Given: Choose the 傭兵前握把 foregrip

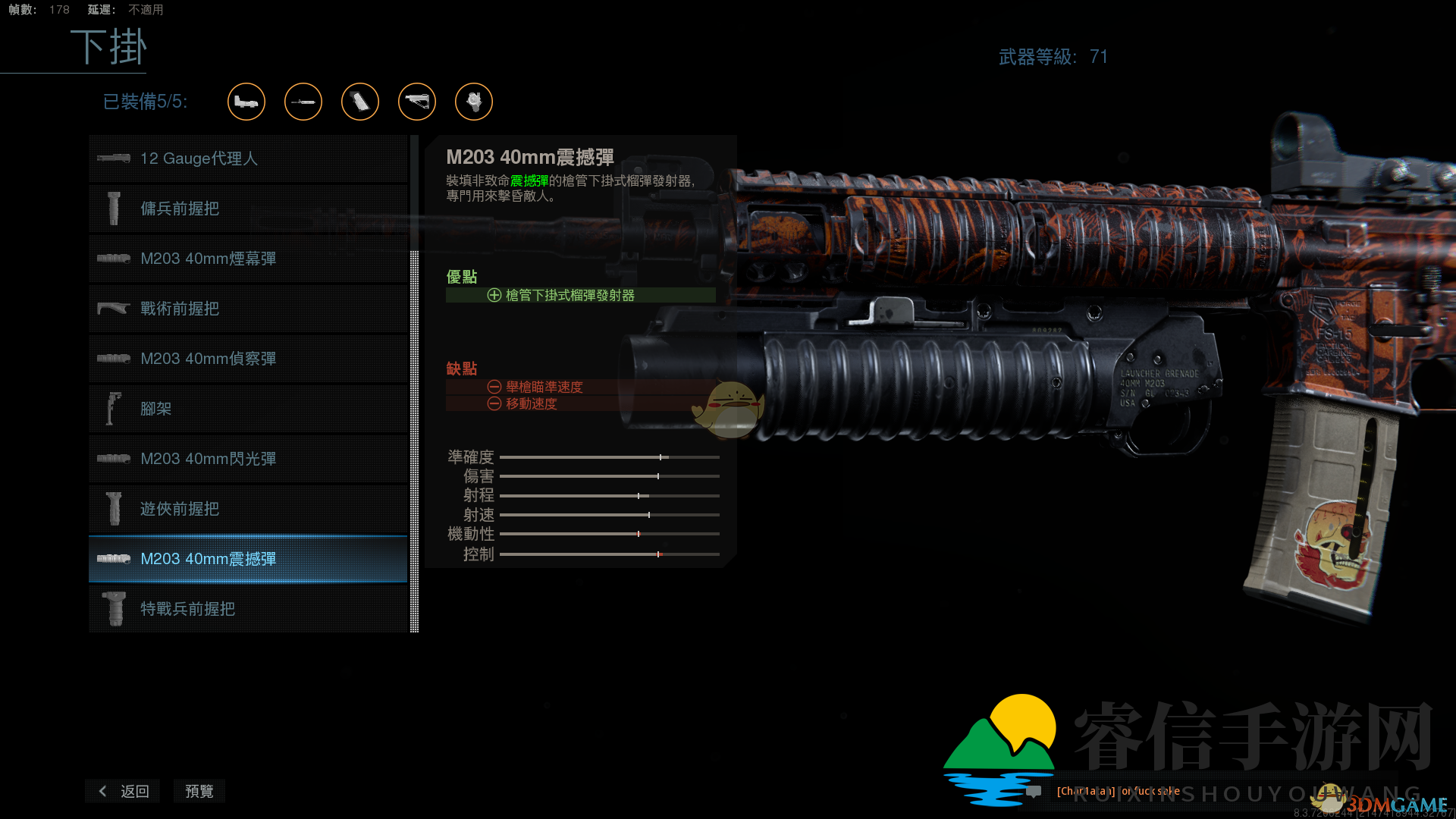Looking at the screenshot, I should click(x=248, y=209).
